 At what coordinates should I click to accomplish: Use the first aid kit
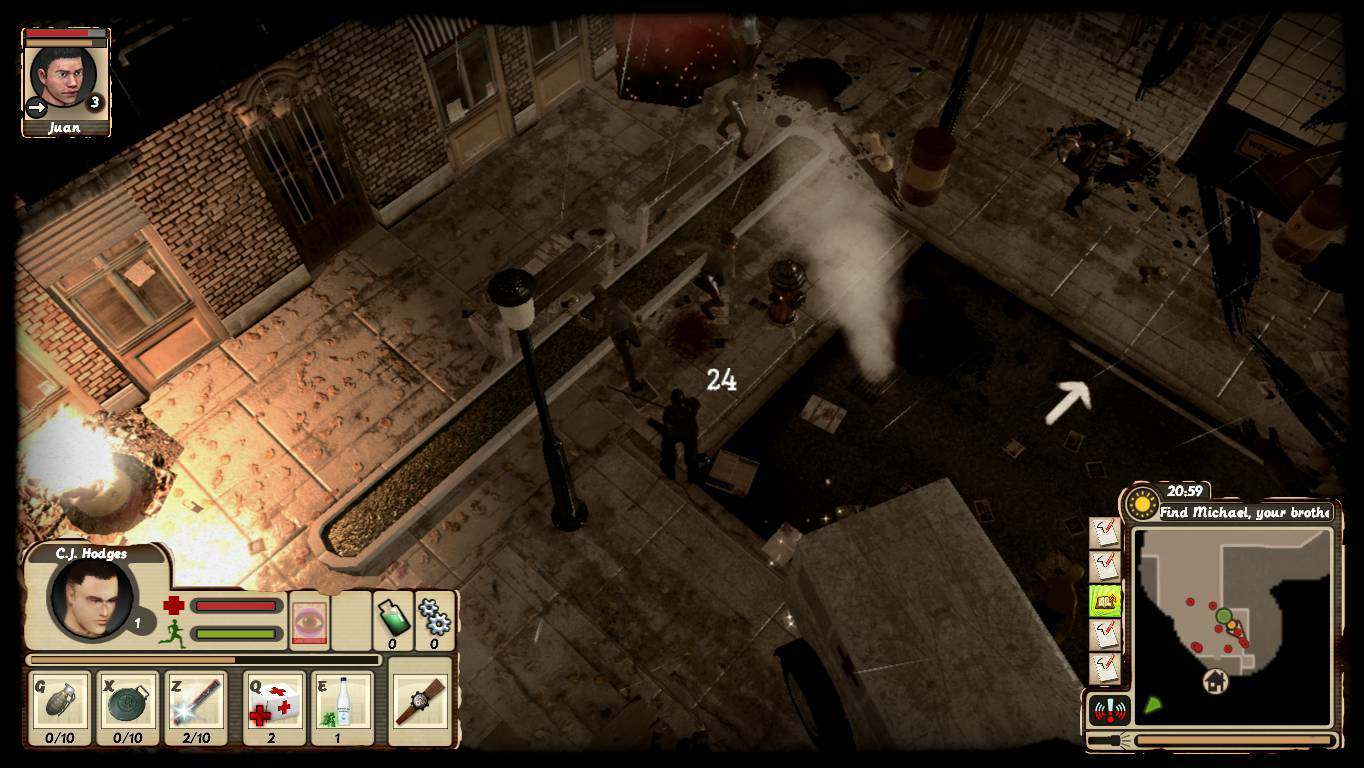tap(273, 707)
